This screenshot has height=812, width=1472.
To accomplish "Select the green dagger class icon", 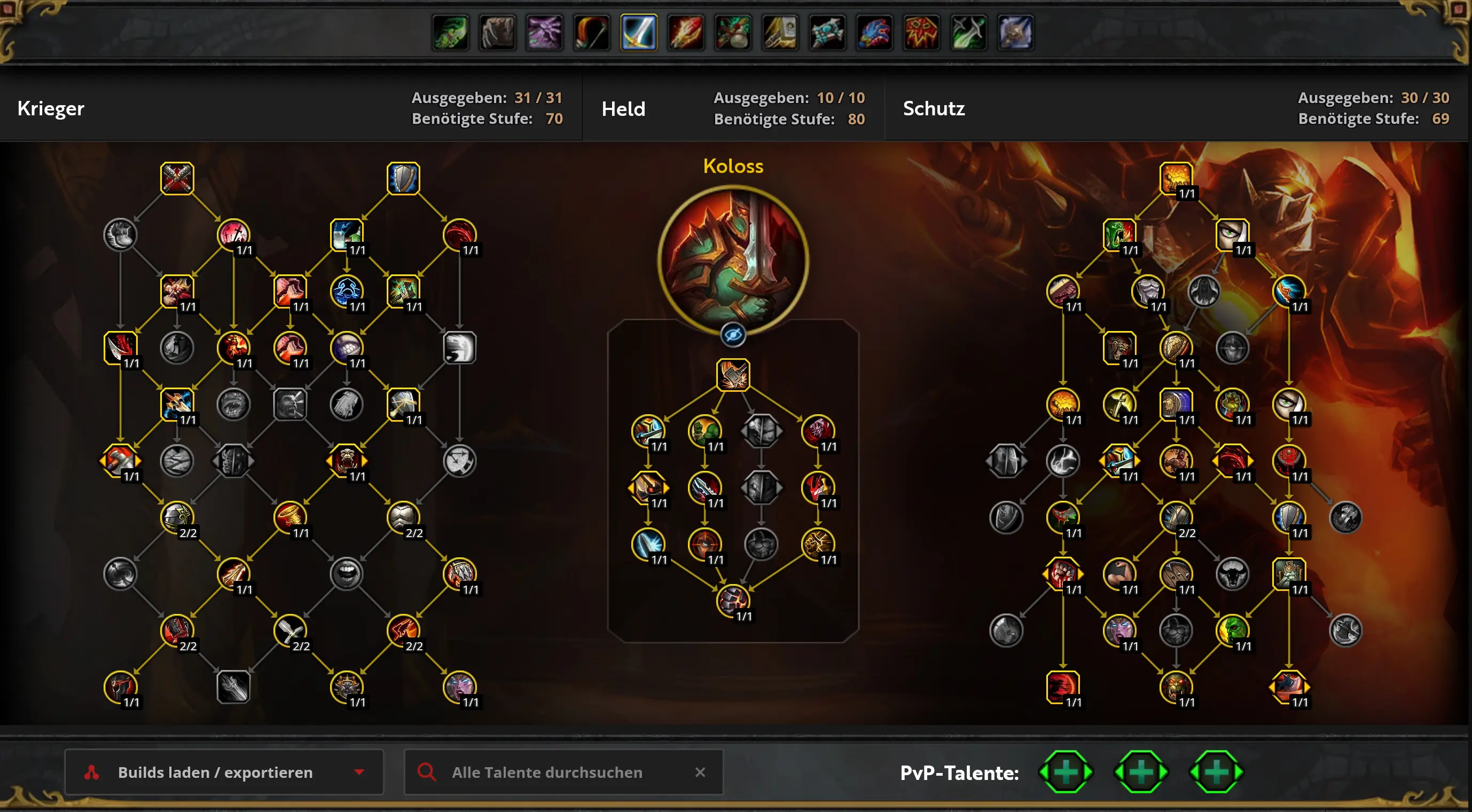I will tap(968, 33).
